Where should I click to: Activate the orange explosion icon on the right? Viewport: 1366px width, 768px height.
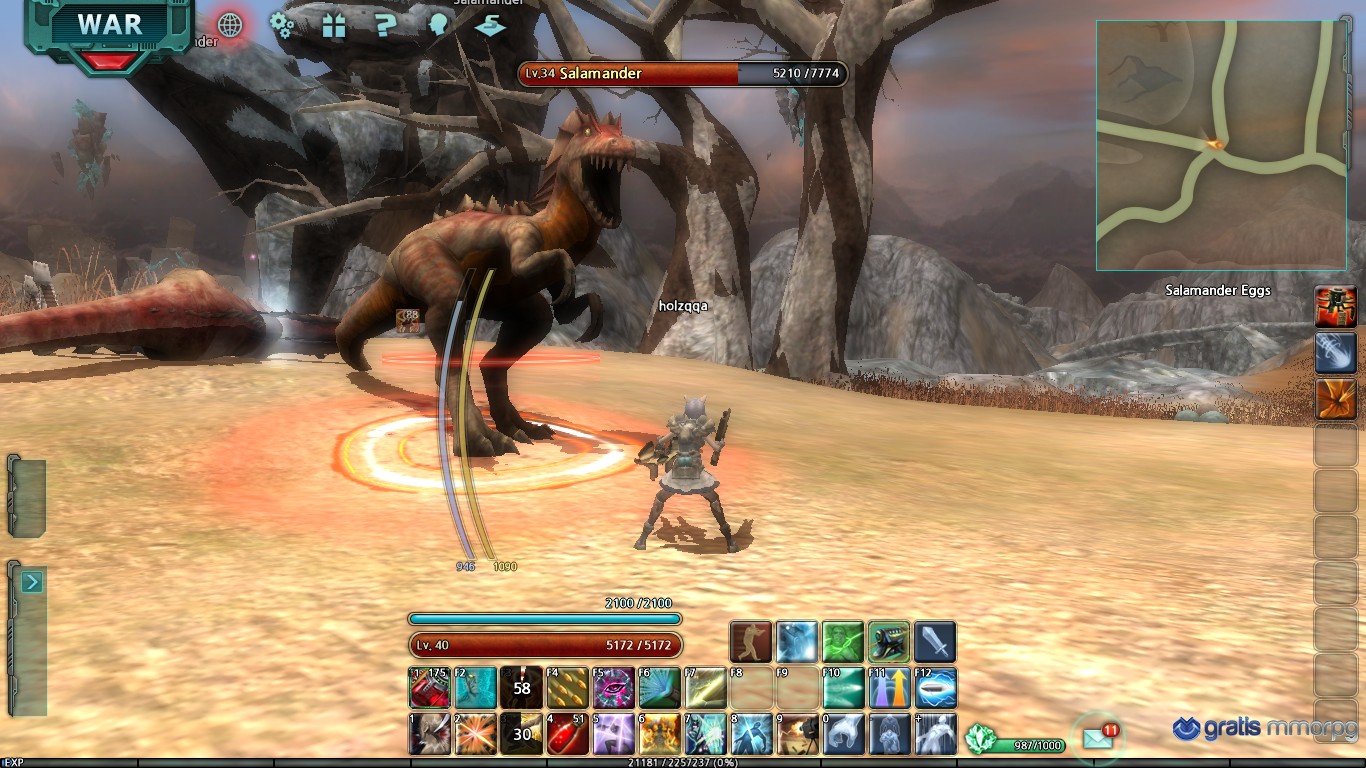coord(1335,399)
